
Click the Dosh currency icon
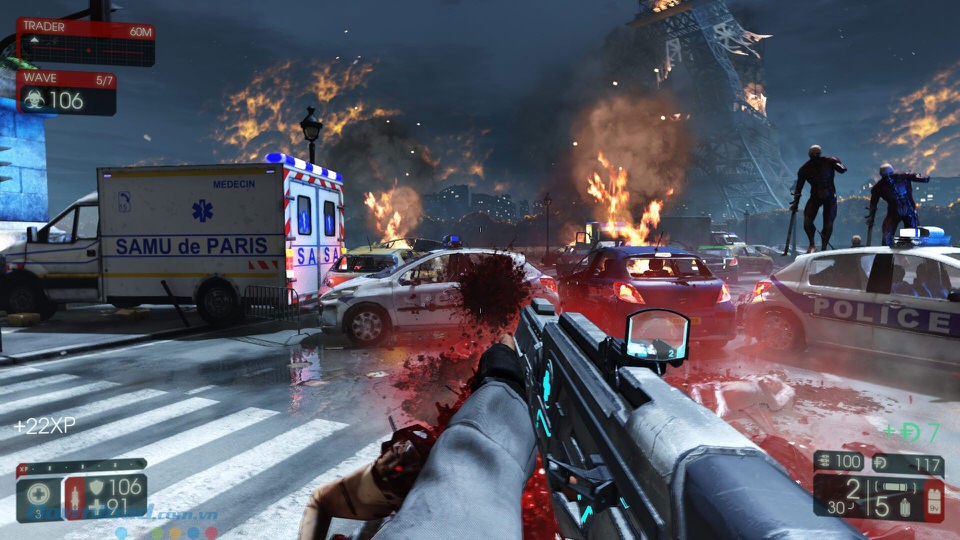(x=881, y=464)
